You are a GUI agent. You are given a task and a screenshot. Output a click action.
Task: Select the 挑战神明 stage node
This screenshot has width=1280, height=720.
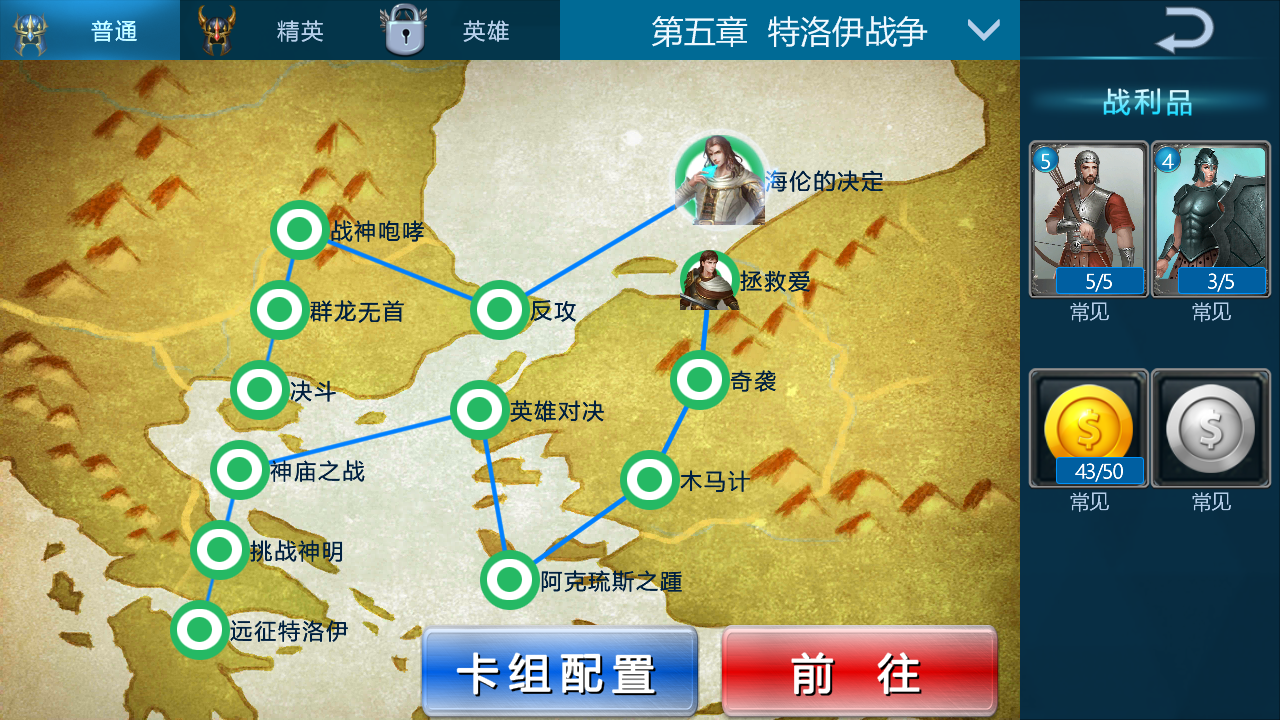[x=218, y=548]
